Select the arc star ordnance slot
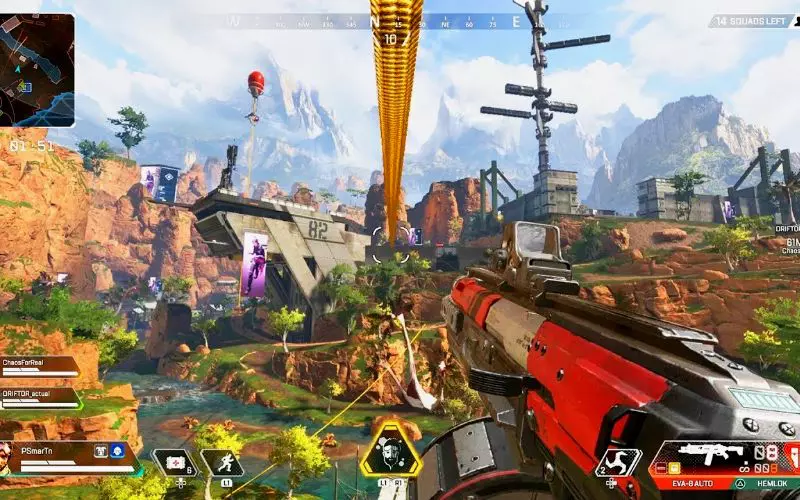This screenshot has width=800, height=500. 618,462
